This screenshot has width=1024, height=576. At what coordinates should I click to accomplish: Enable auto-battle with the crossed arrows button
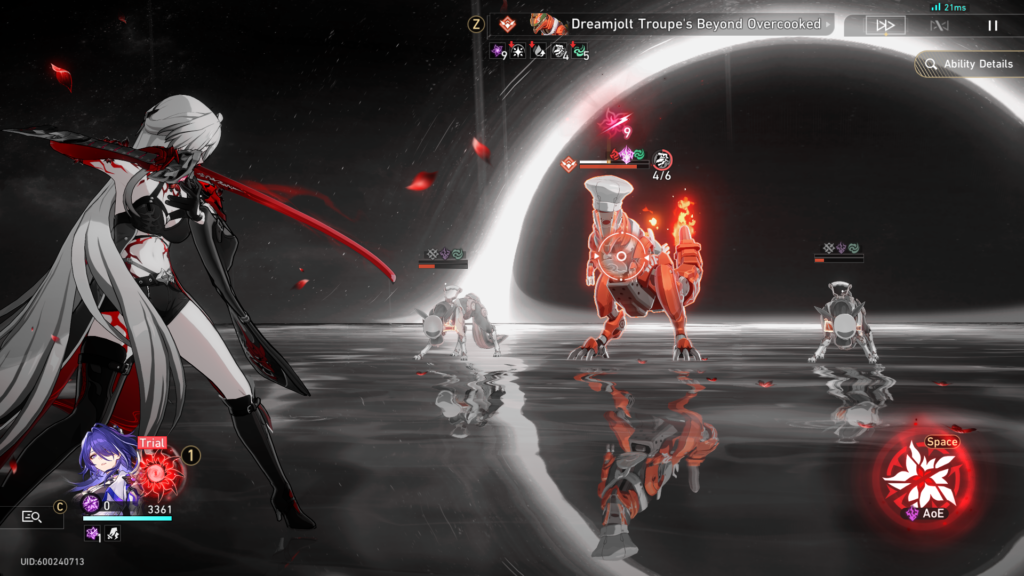click(x=939, y=26)
